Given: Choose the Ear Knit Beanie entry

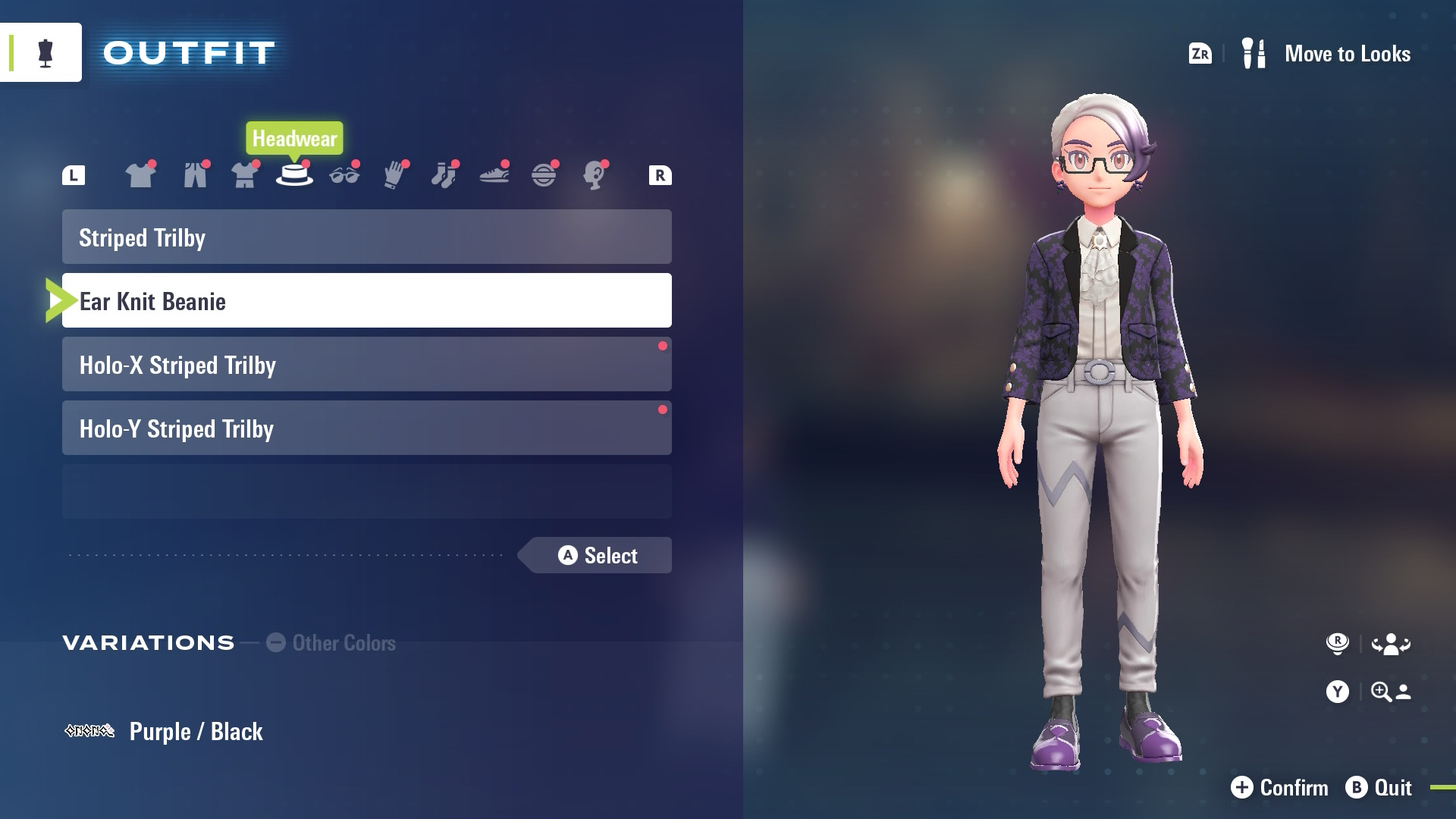Looking at the screenshot, I should pos(366,301).
